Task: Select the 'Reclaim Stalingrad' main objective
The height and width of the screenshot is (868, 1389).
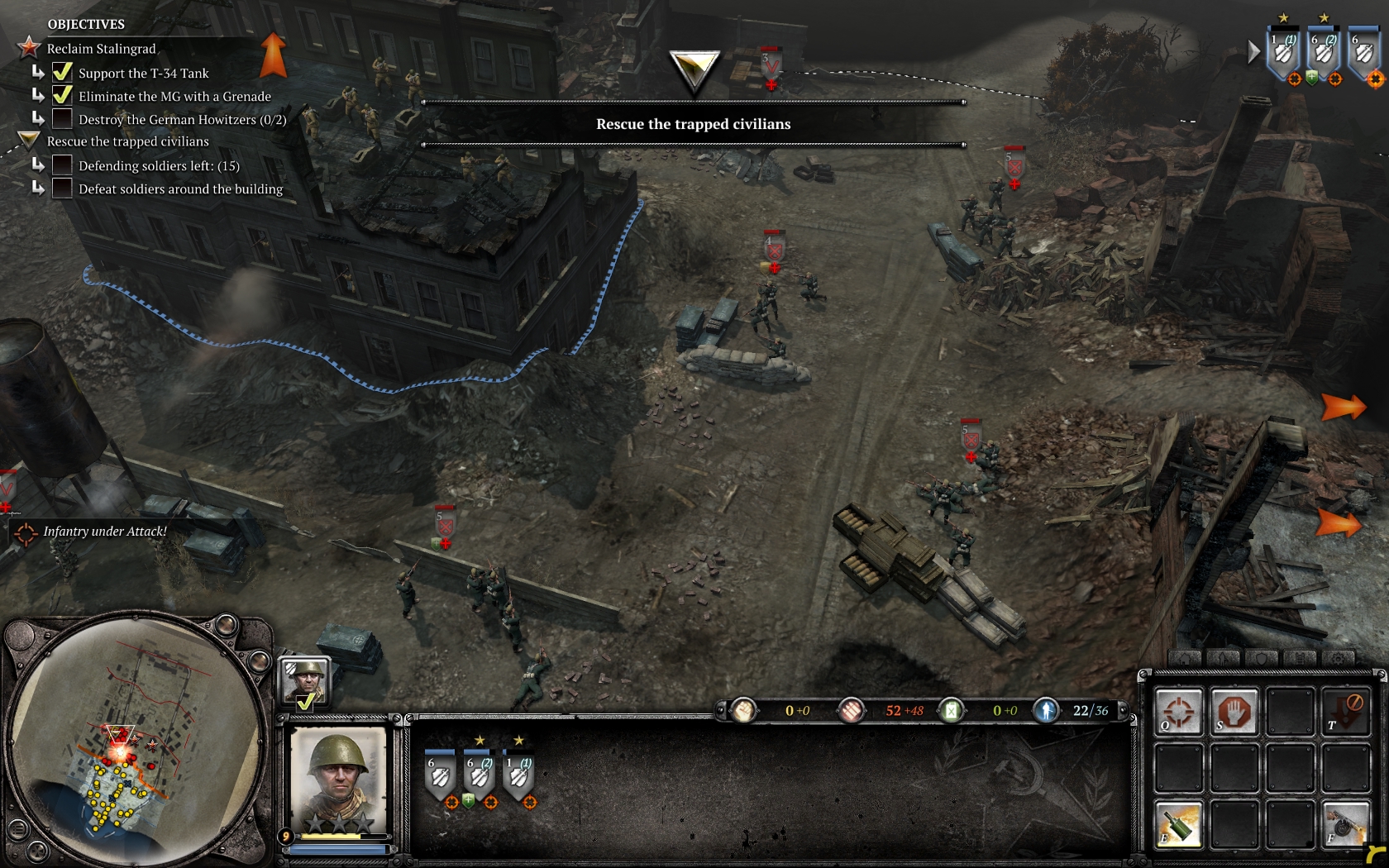Action: [x=101, y=49]
